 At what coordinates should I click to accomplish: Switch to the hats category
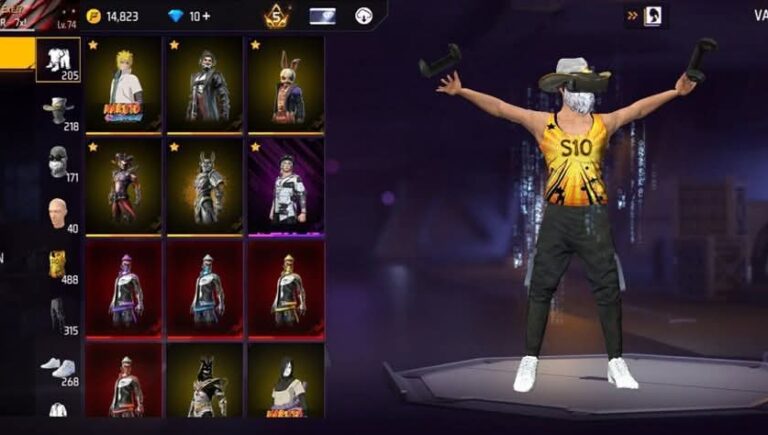(x=58, y=110)
